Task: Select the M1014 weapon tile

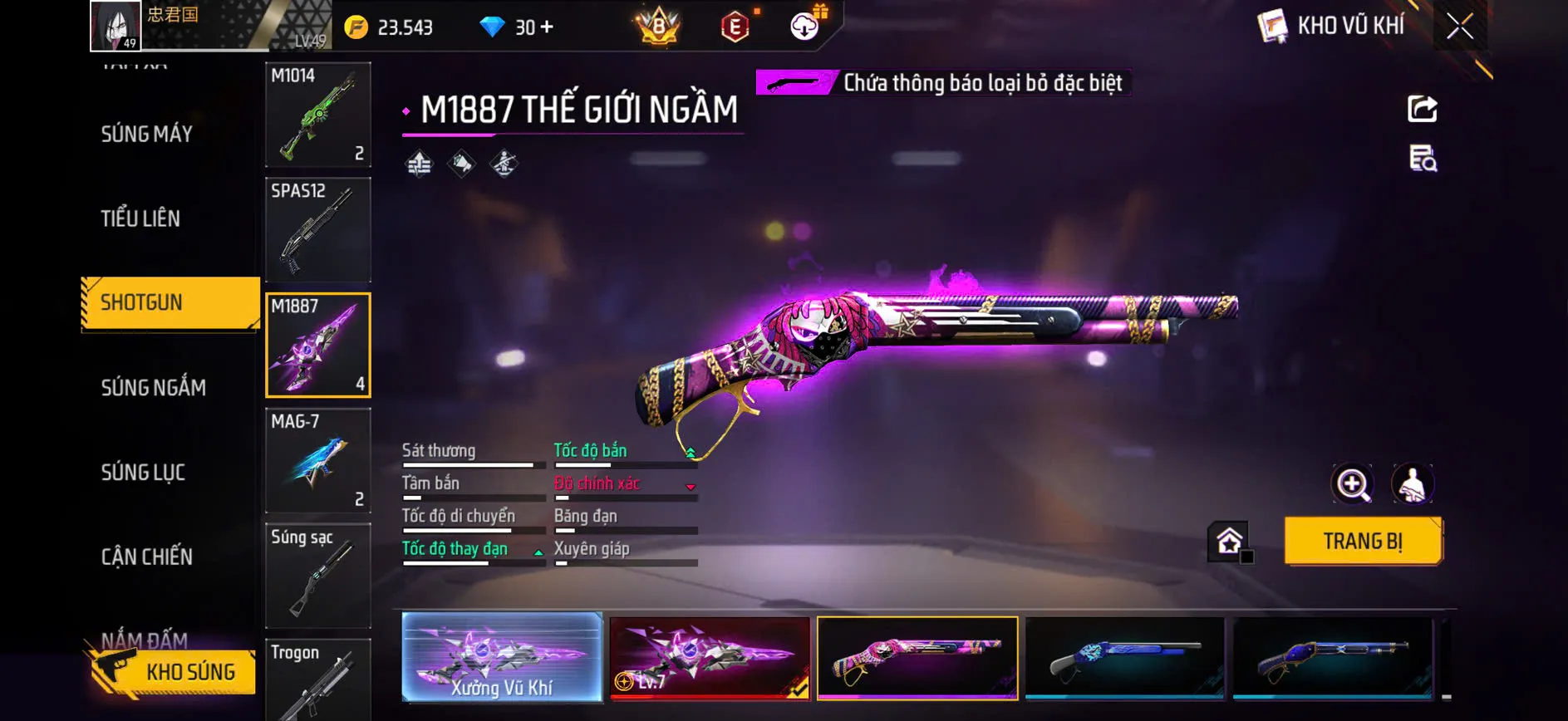Action: click(317, 115)
